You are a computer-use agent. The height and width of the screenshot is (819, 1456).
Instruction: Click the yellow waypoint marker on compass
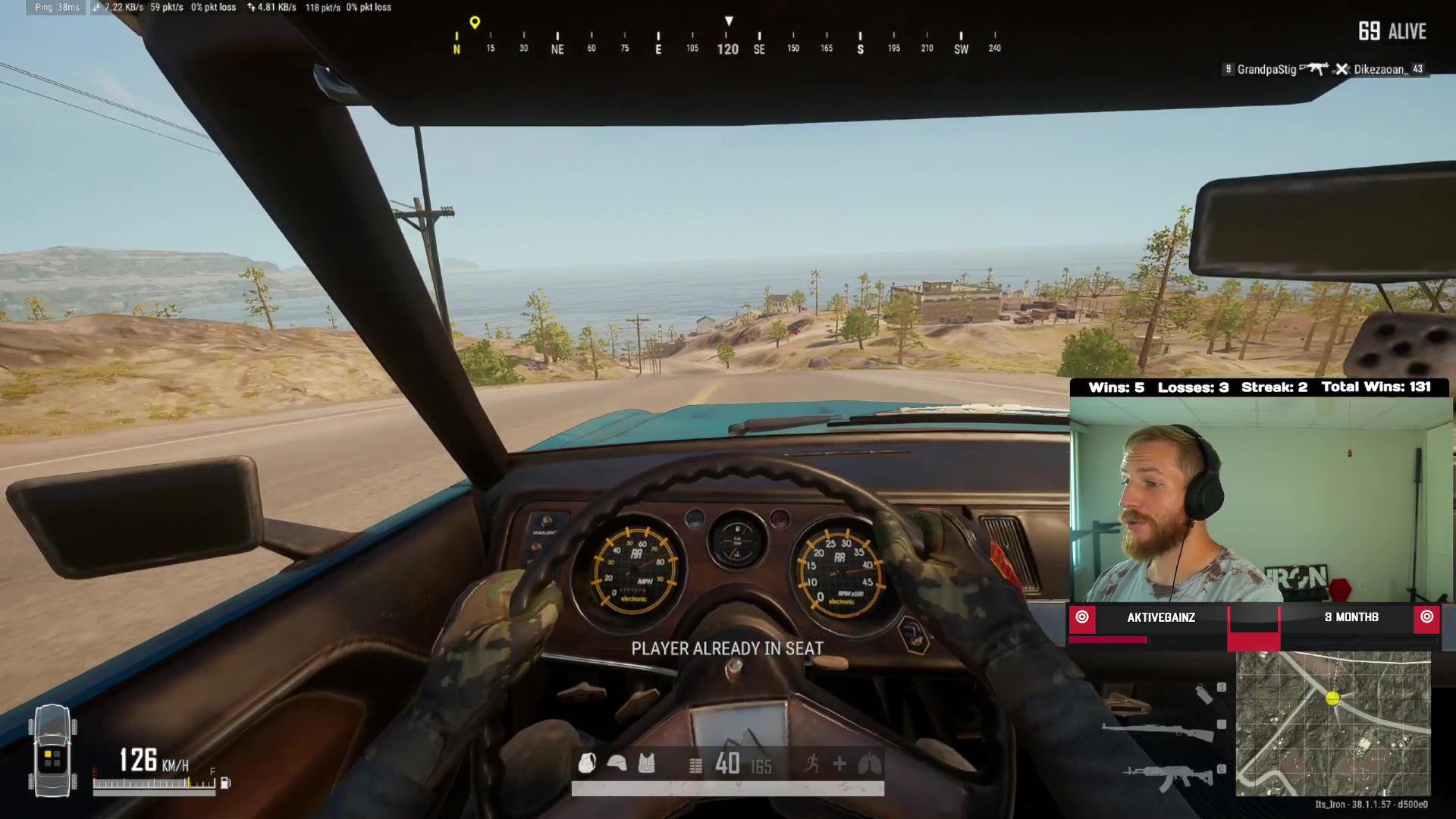pos(475,23)
